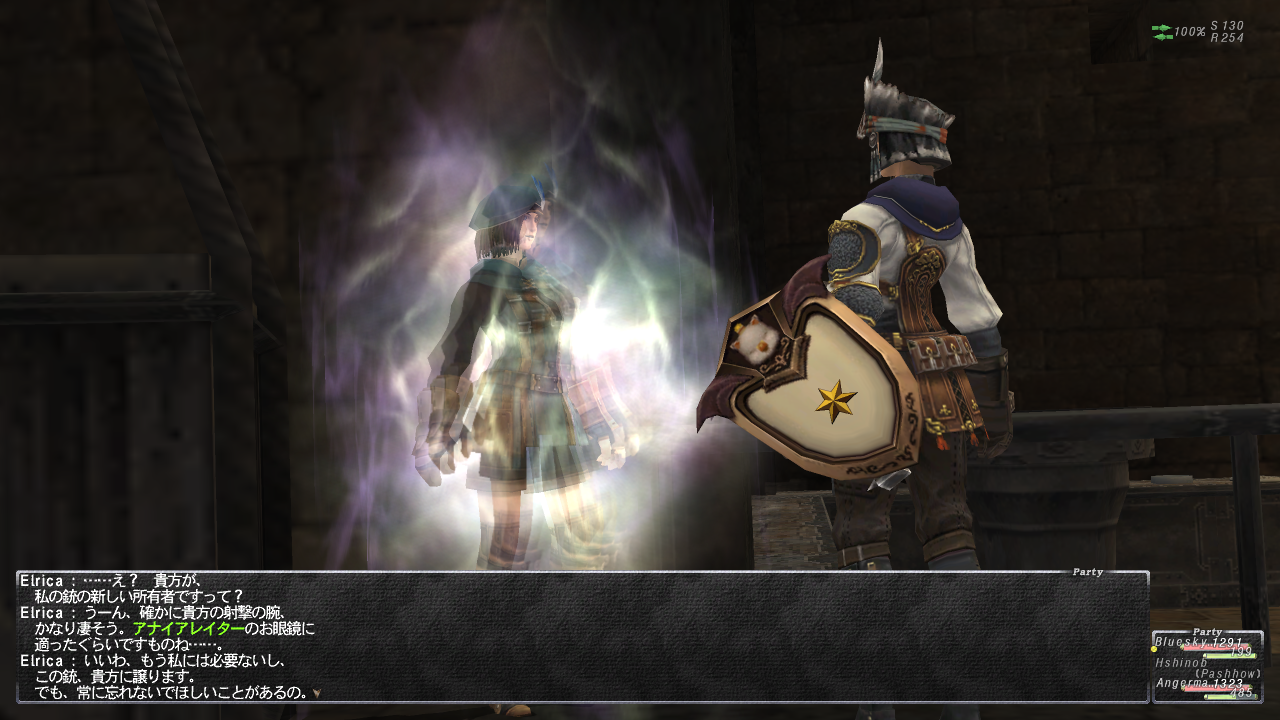The height and width of the screenshot is (720, 1280).
Task: Select party member Hshinob in the party list
Action: coord(1181,662)
